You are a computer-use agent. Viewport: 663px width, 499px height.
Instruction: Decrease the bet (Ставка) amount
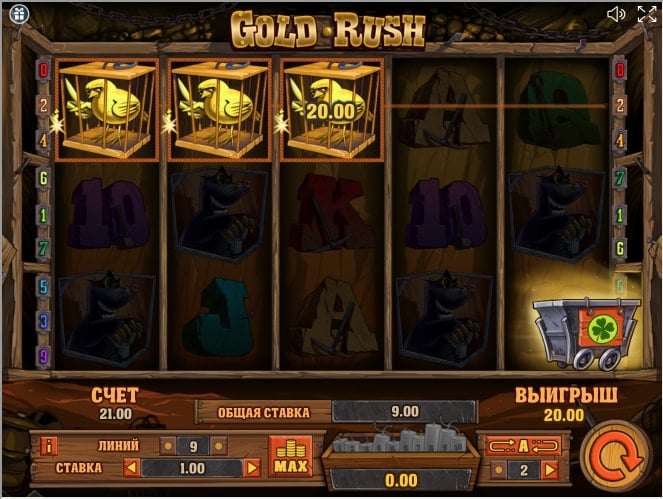pyautogui.click(x=129, y=467)
